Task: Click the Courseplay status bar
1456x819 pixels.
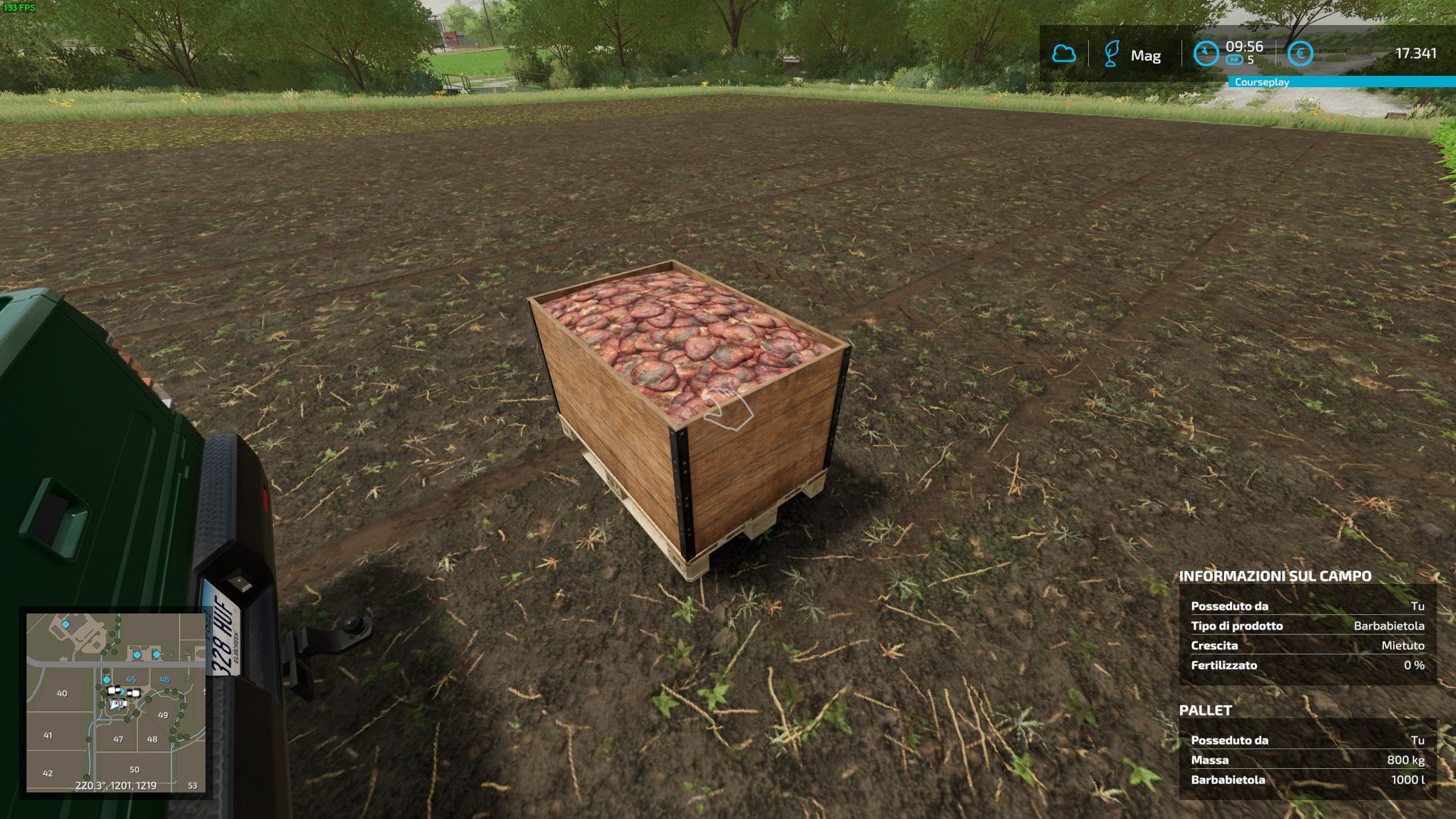Action: pyautogui.click(x=1260, y=80)
